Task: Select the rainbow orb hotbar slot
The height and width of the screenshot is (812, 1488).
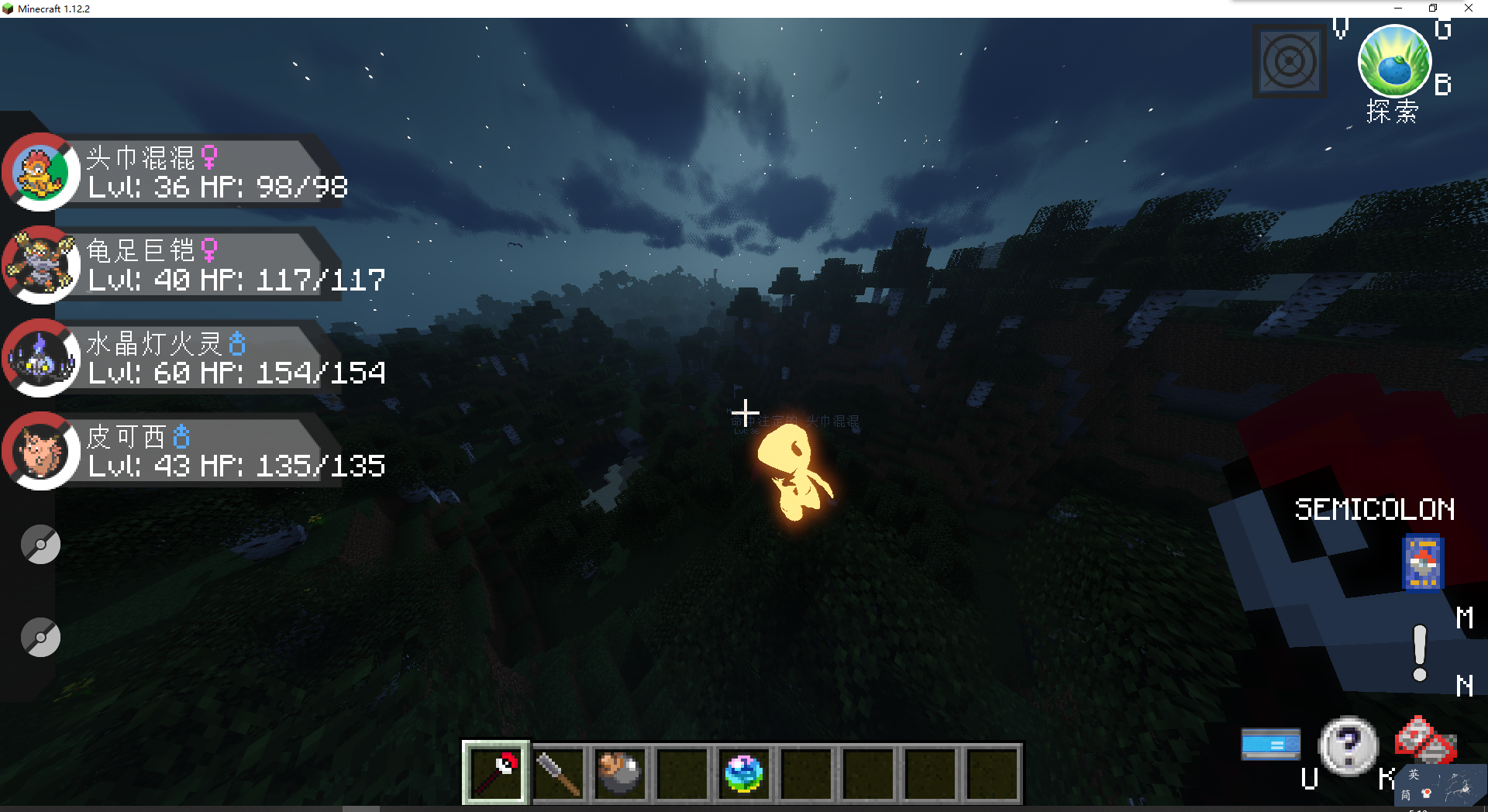Action: (x=744, y=773)
